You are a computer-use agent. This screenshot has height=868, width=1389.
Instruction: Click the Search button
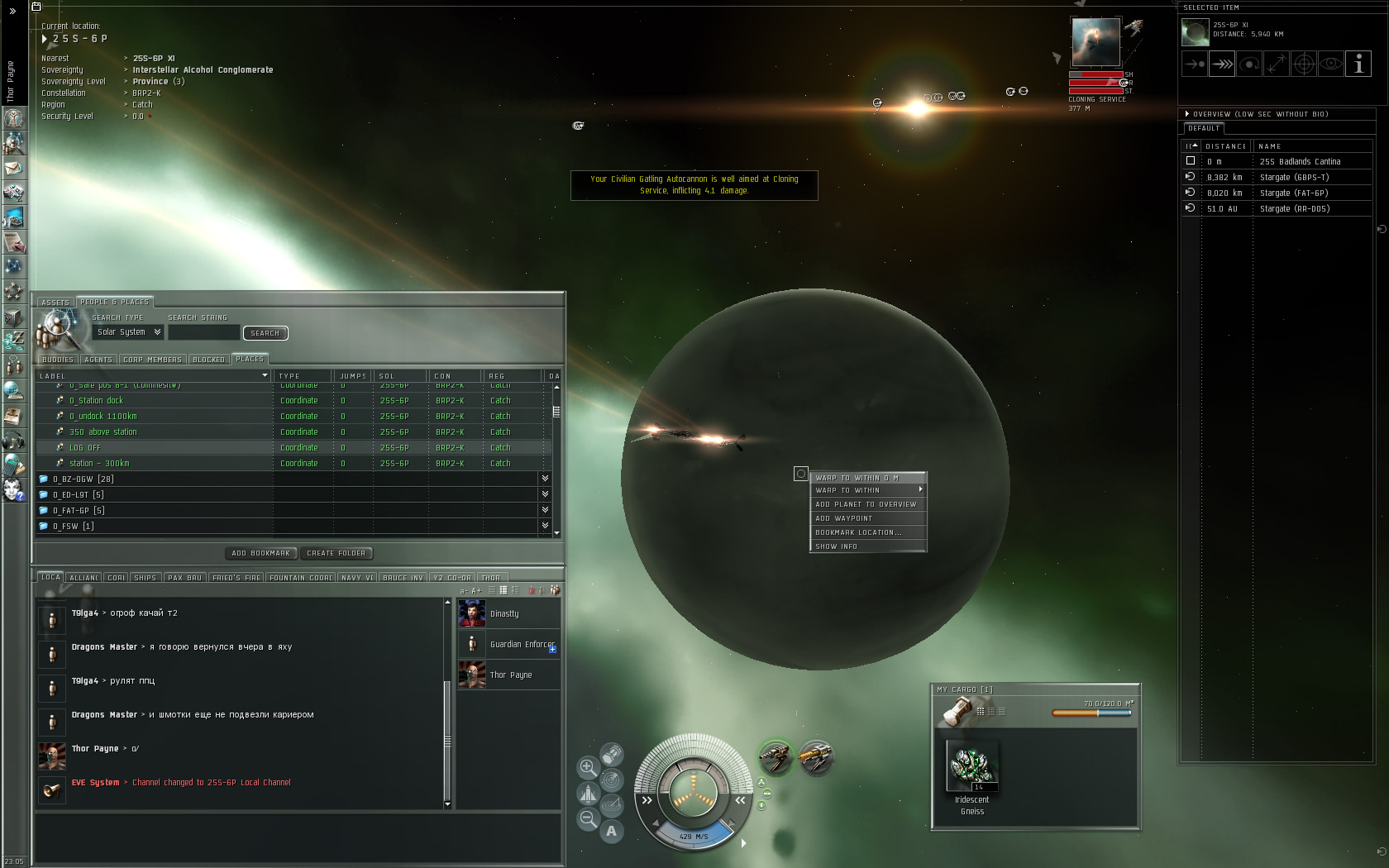[x=265, y=333]
